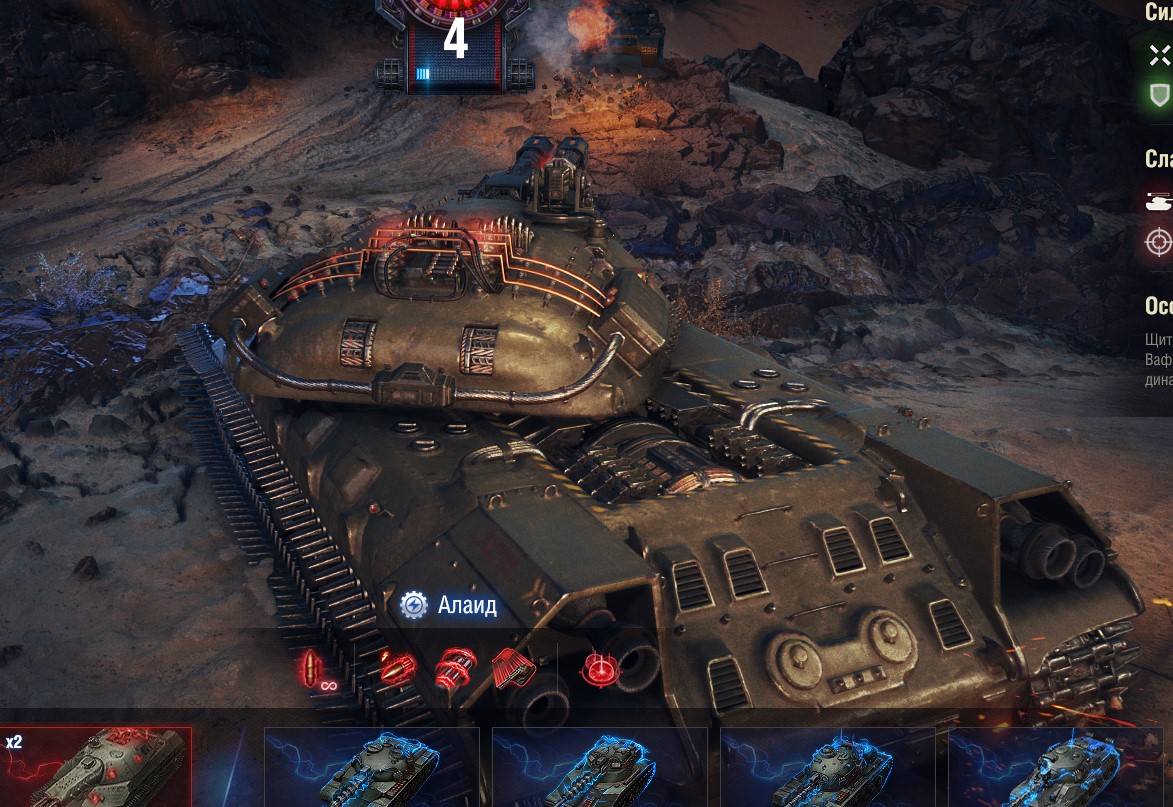Choose the flaming red shell icon
Image resolution: width=1173 pixels, height=807 pixels.
(397, 667)
